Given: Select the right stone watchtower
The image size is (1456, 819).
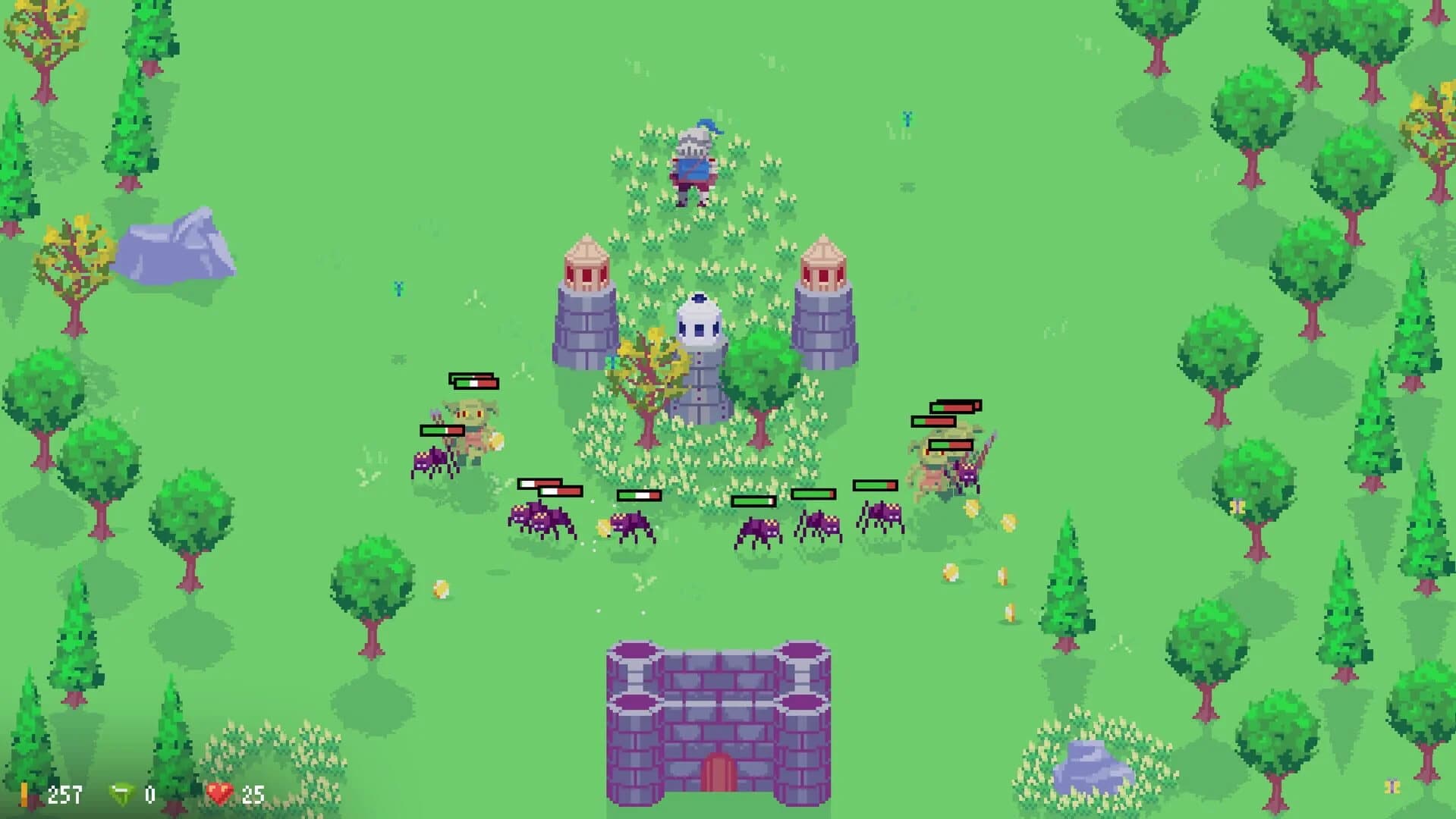Looking at the screenshot, I should [825, 303].
